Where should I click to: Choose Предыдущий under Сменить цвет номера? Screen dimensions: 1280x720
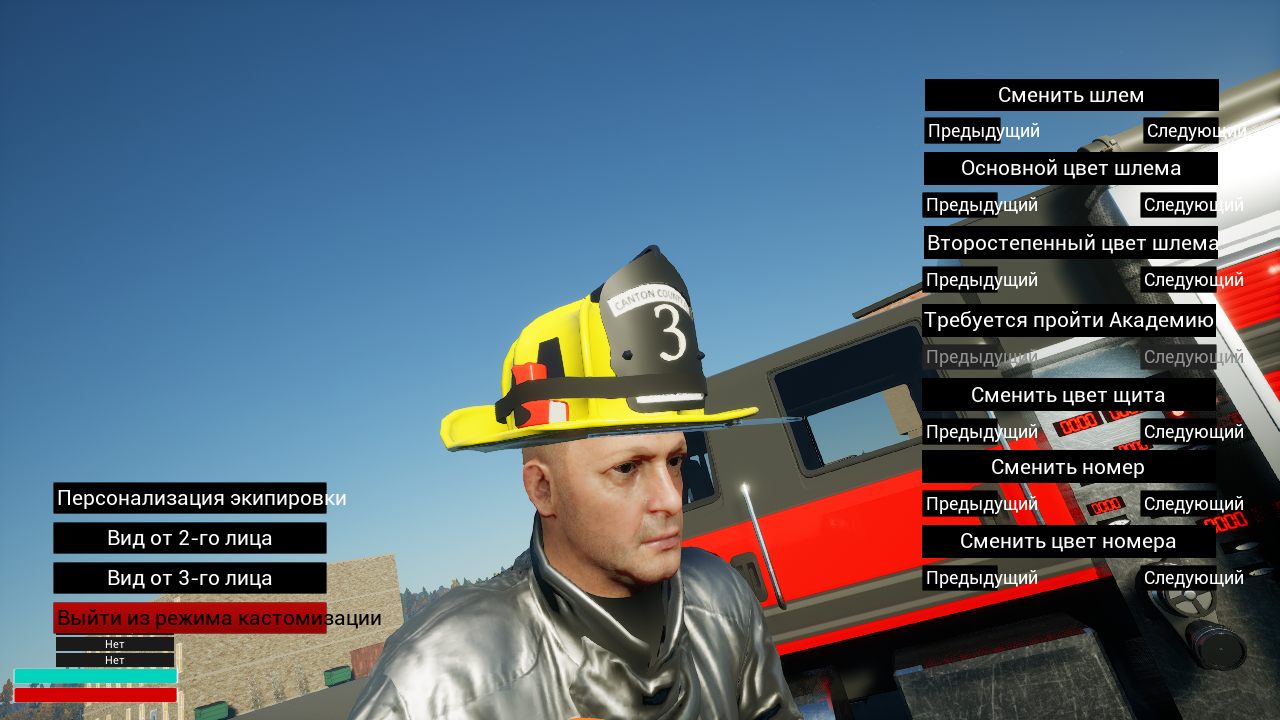click(x=960, y=578)
